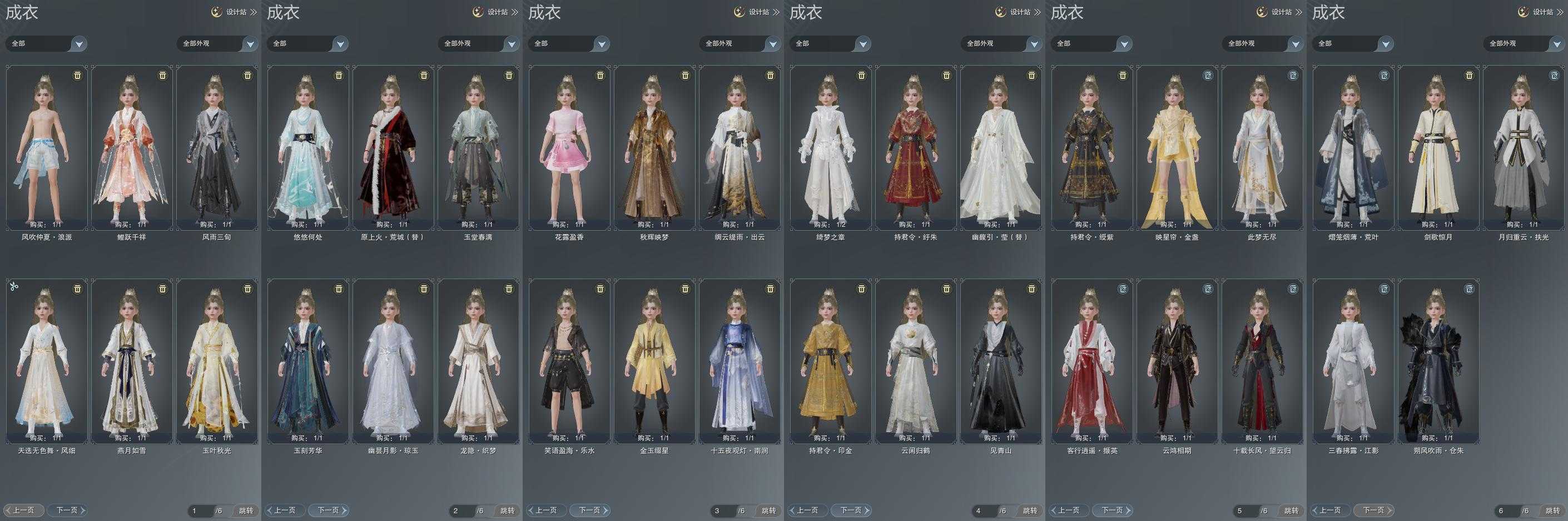1568x521 pixels.
Task: Open the 悠悠何处 outfit card
Action: tap(308, 148)
